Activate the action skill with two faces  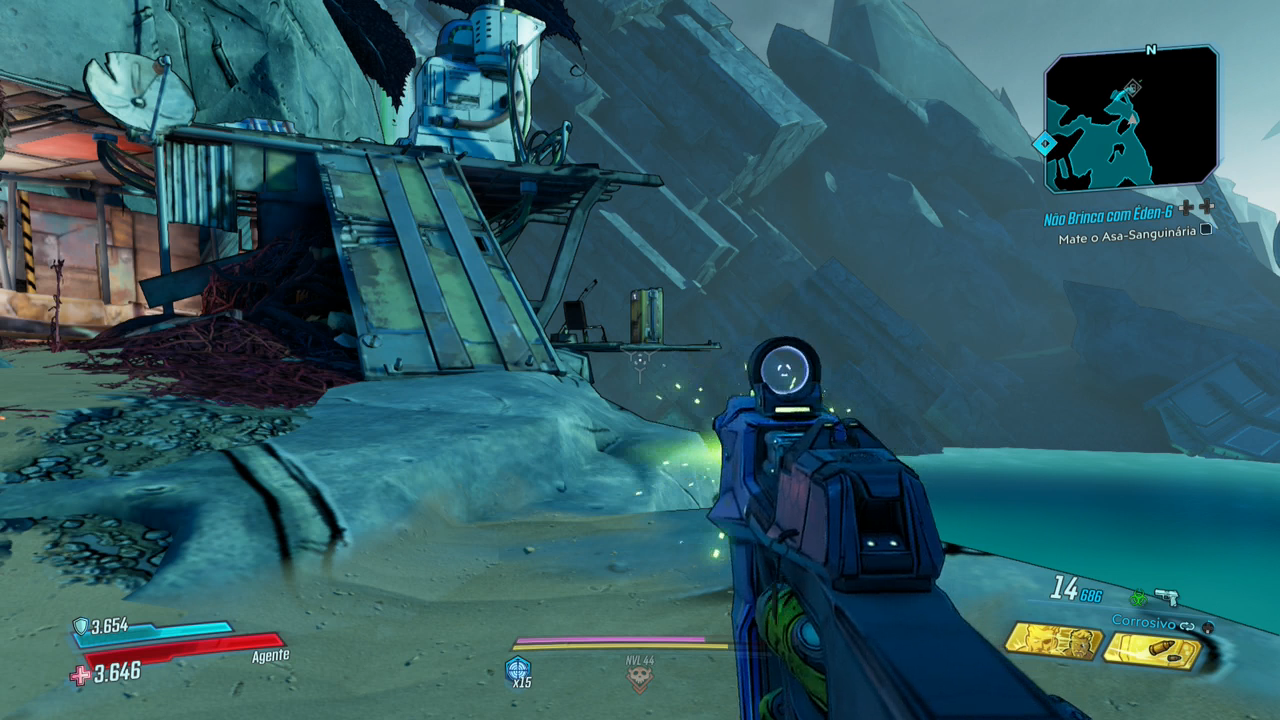[1053, 641]
